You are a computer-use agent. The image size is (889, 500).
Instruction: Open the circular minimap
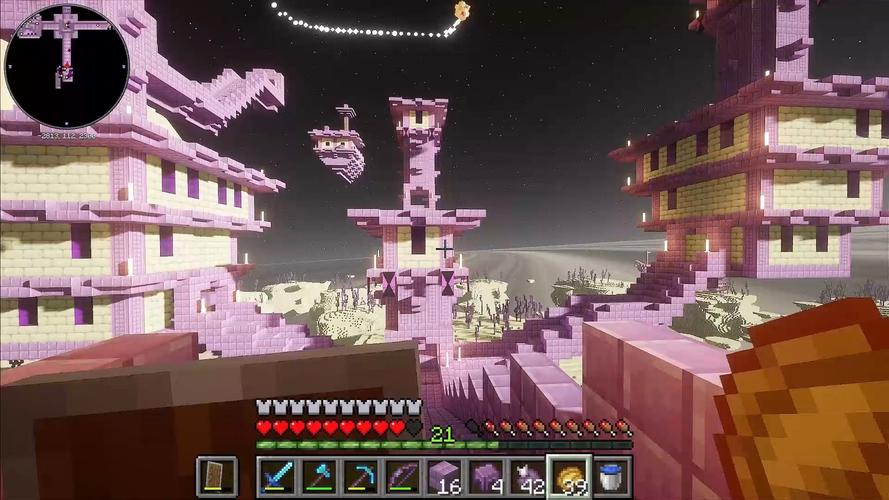pyautogui.click(x=67, y=66)
